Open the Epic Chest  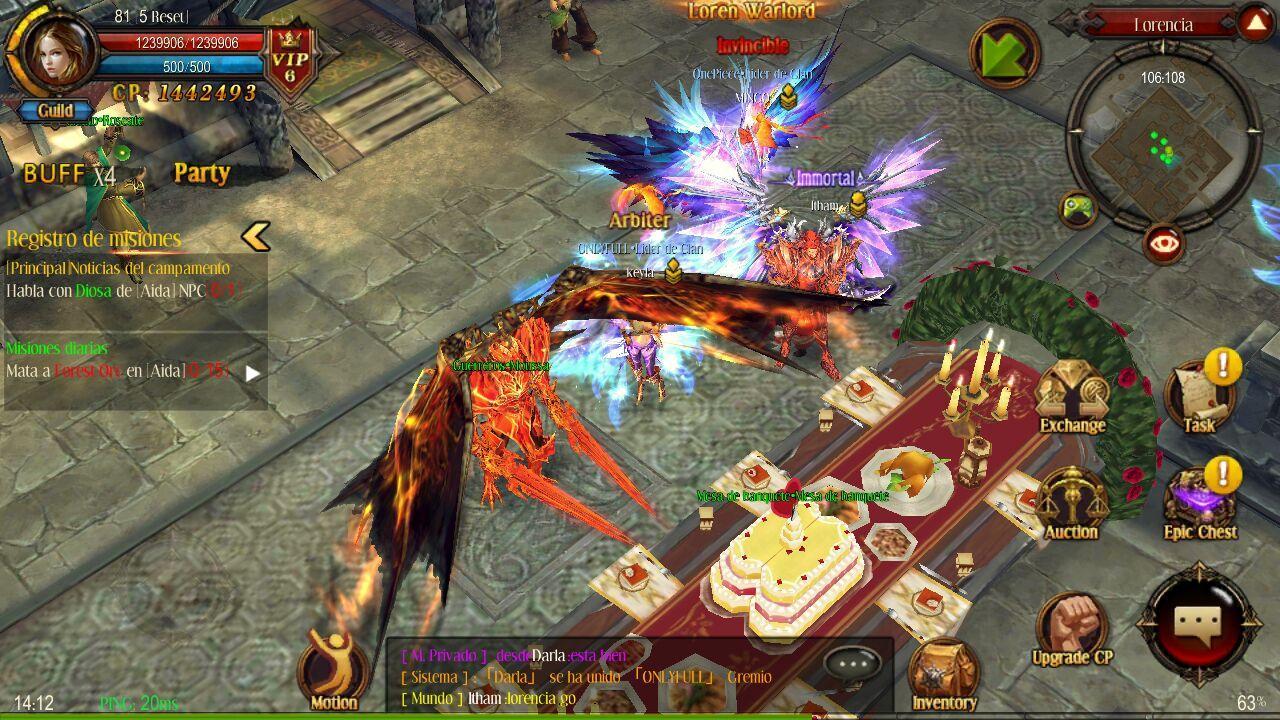(x=1200, y=505)
